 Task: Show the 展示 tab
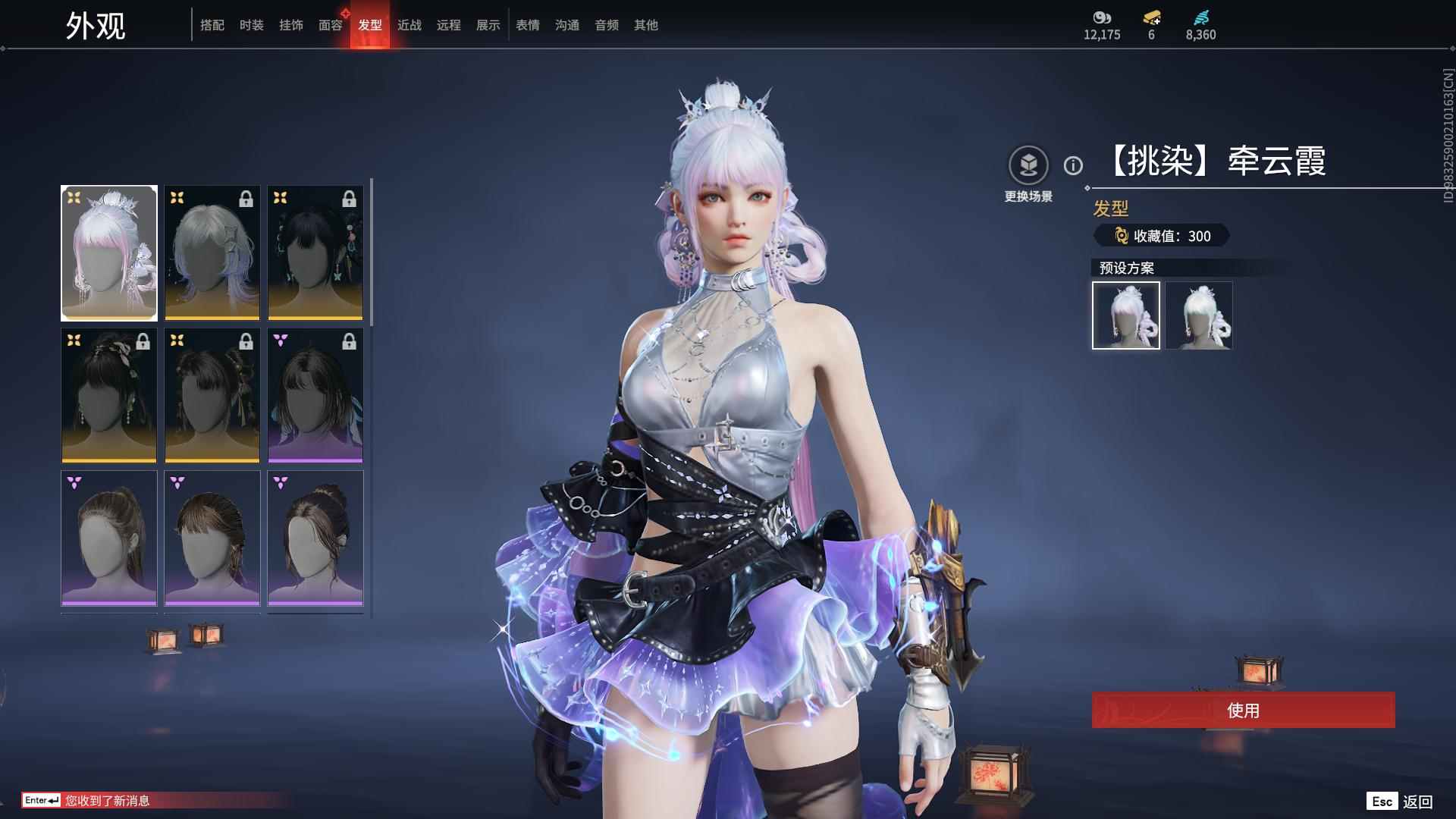click(x=488, y=25)
